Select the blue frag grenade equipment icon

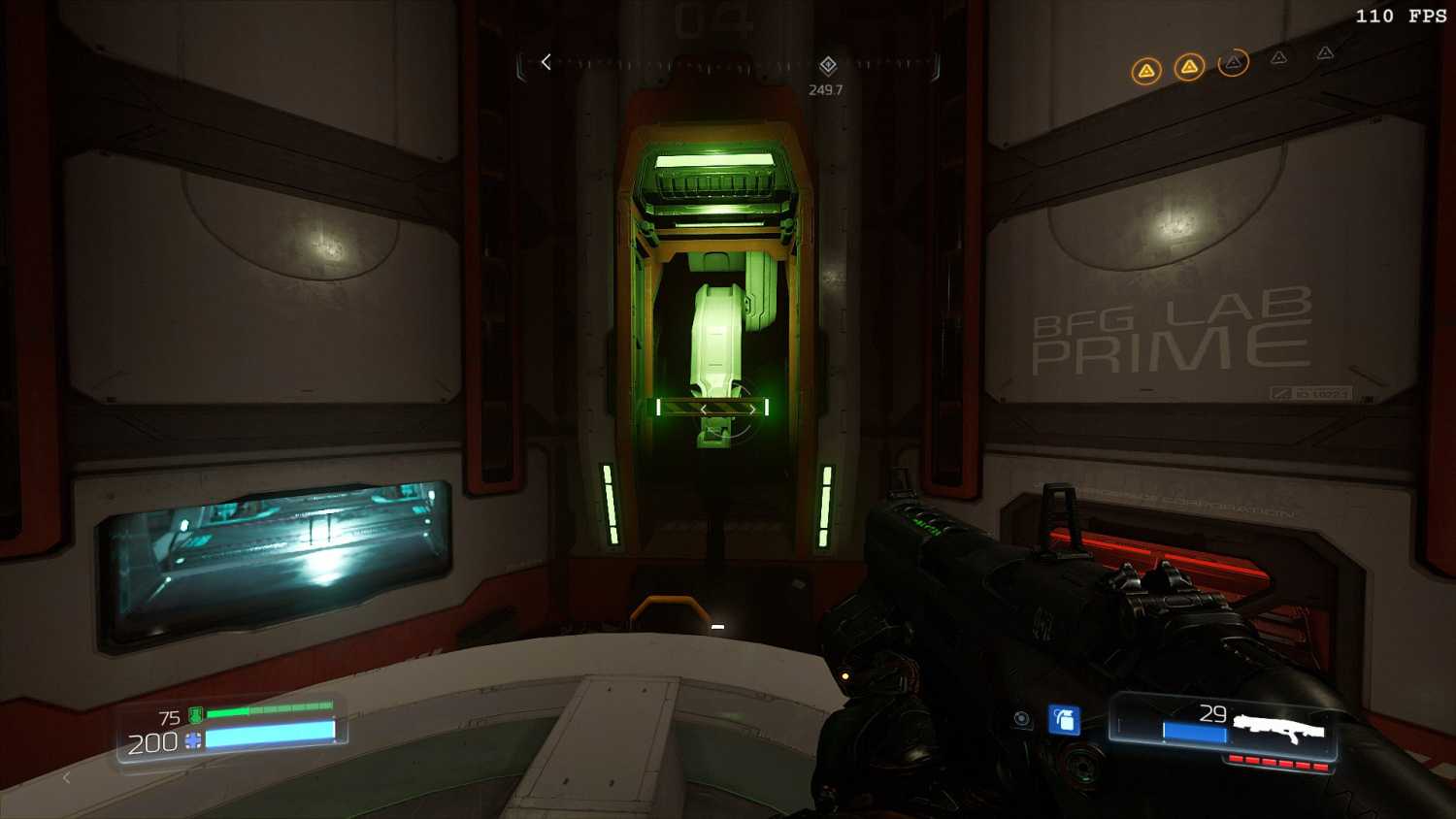pos(1065,720)
